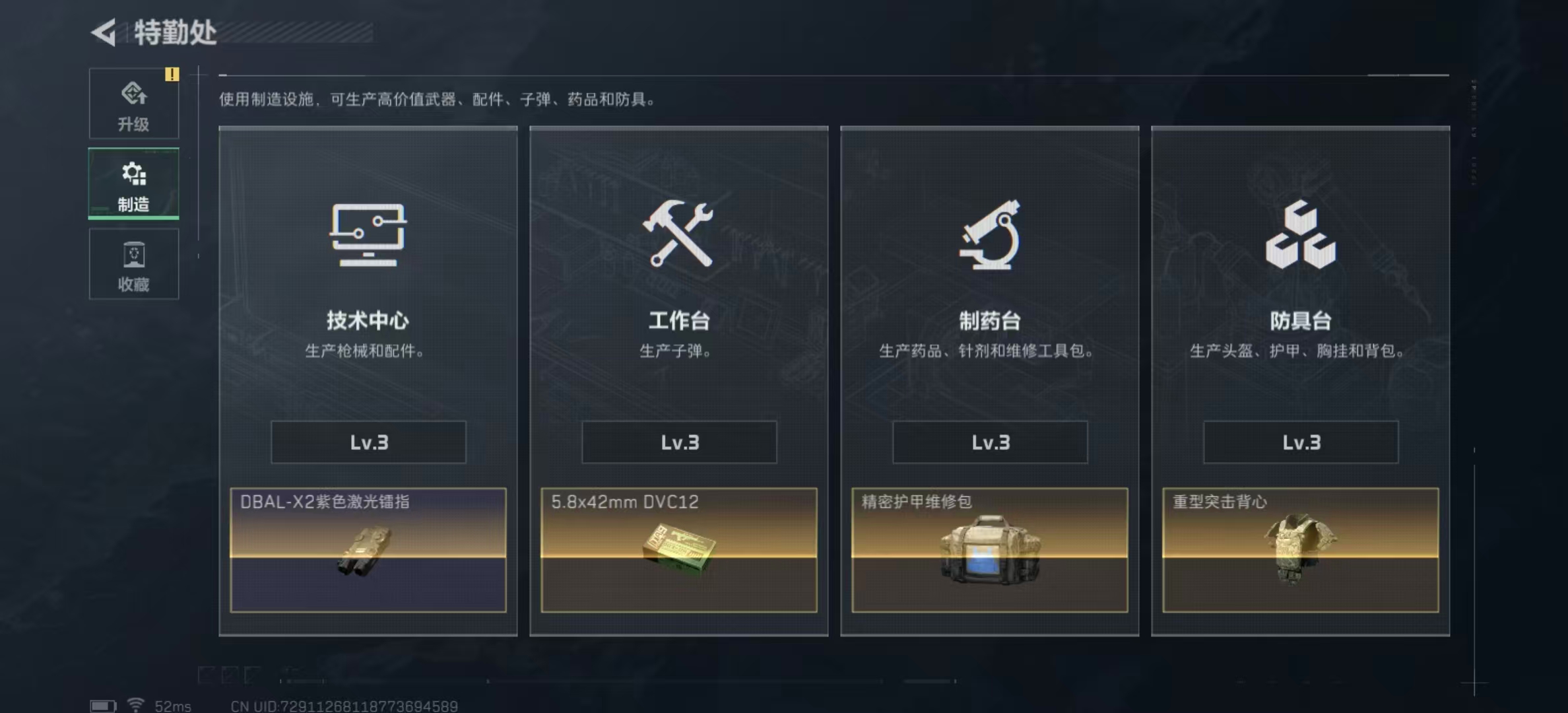The image size is (1568, 713).
Task: Click the 制药台 microscope icon
Action: [989, 236]
